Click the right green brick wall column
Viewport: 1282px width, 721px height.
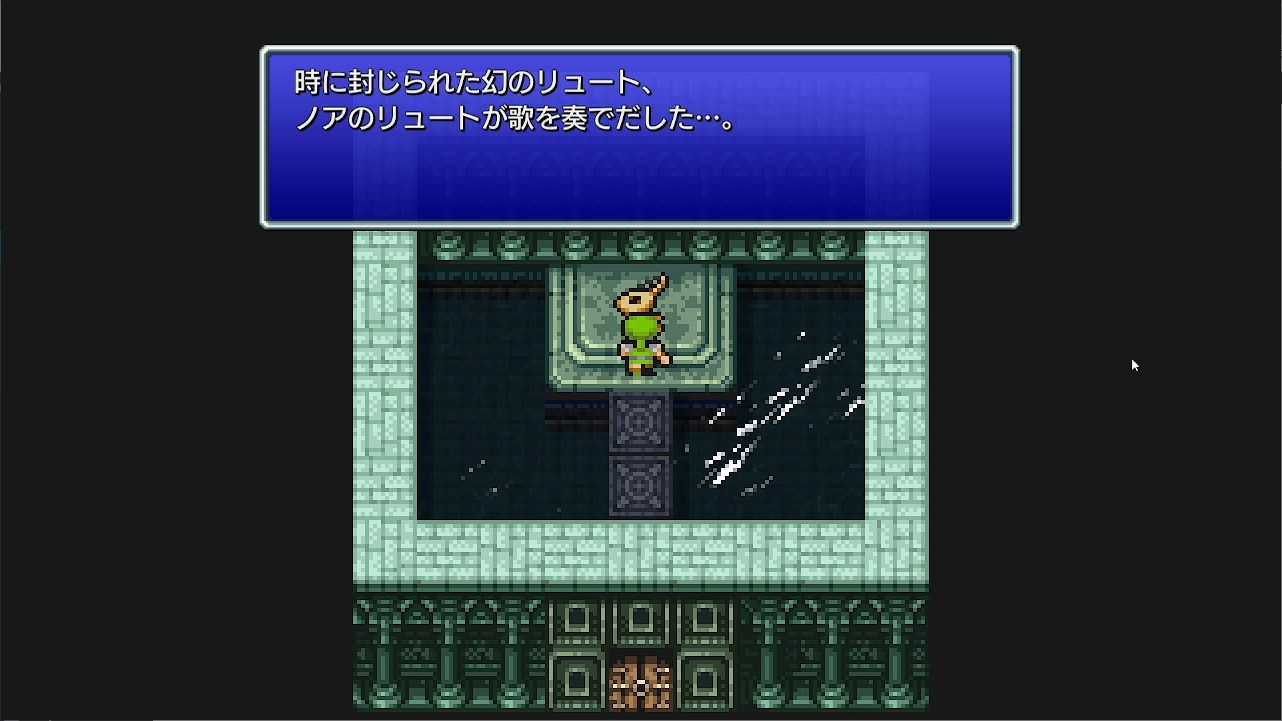[x=895, y=400]
